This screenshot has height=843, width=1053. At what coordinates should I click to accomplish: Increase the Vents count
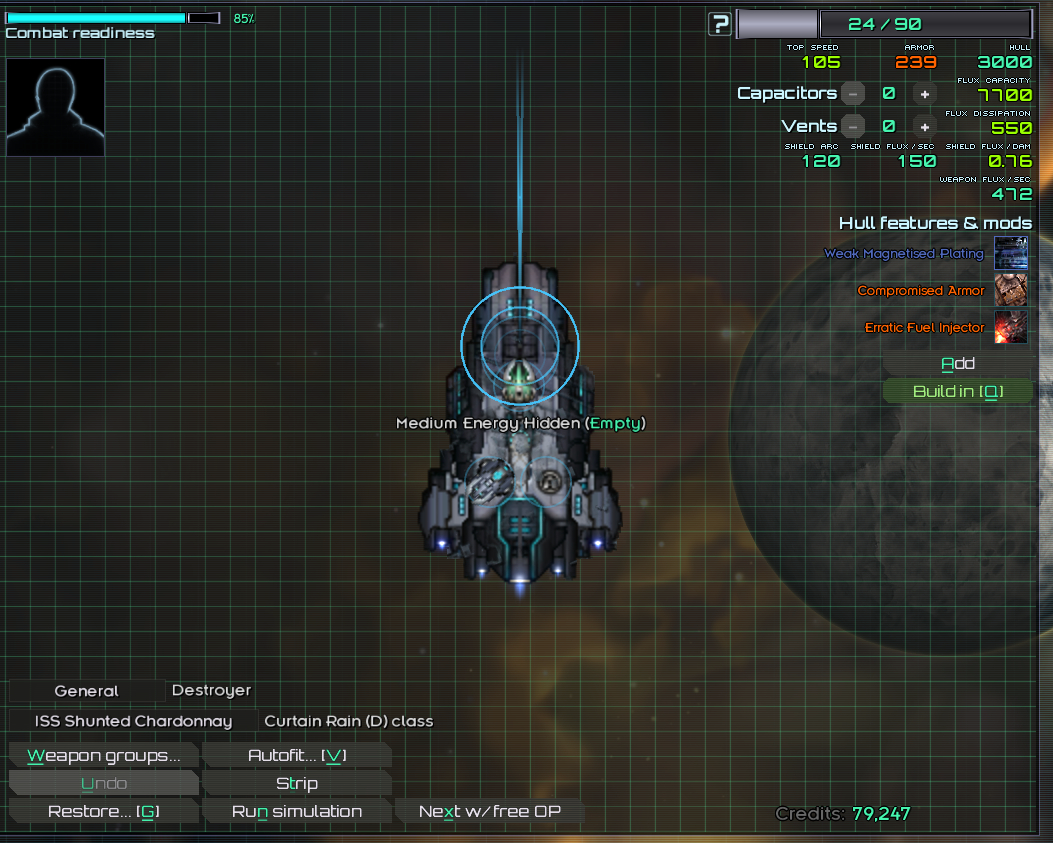click(x=925, y=127)
